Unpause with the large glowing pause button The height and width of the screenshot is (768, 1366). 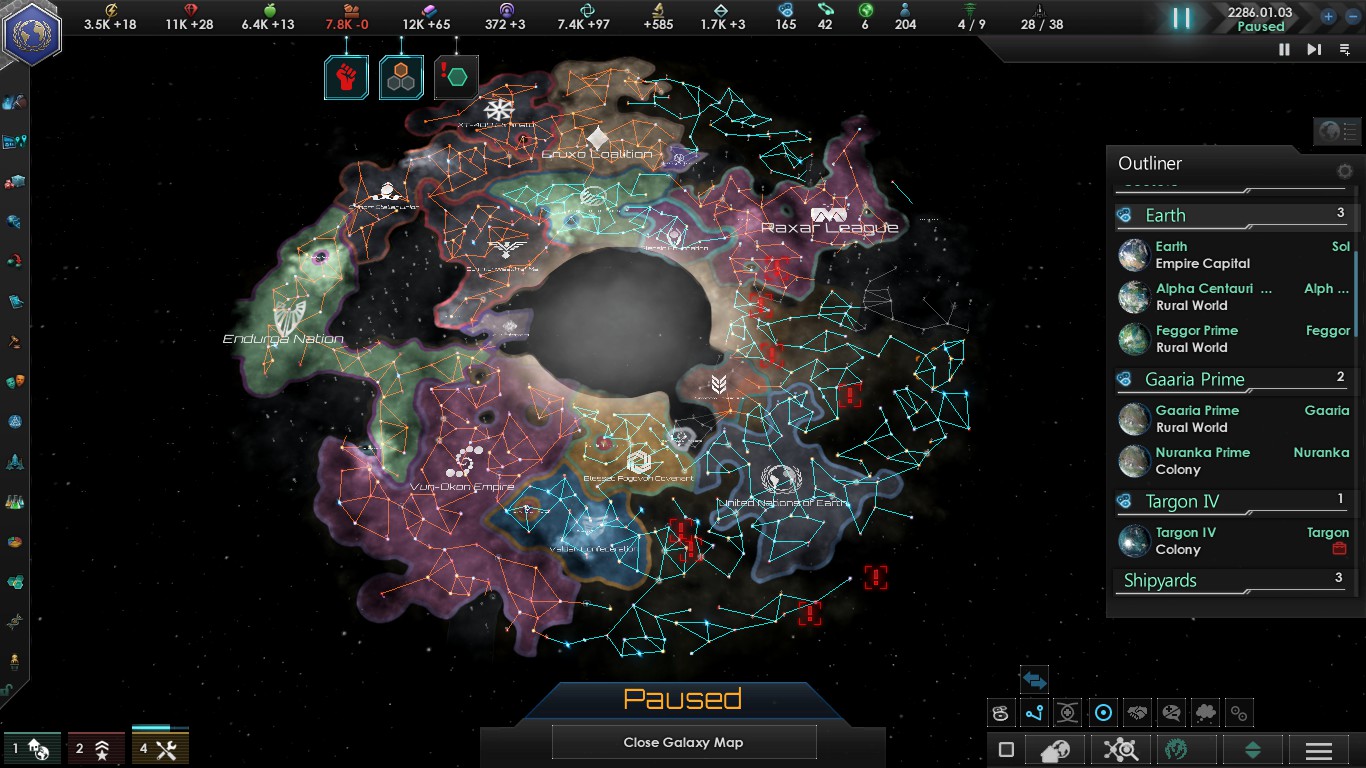click(x=1181, y=18)
